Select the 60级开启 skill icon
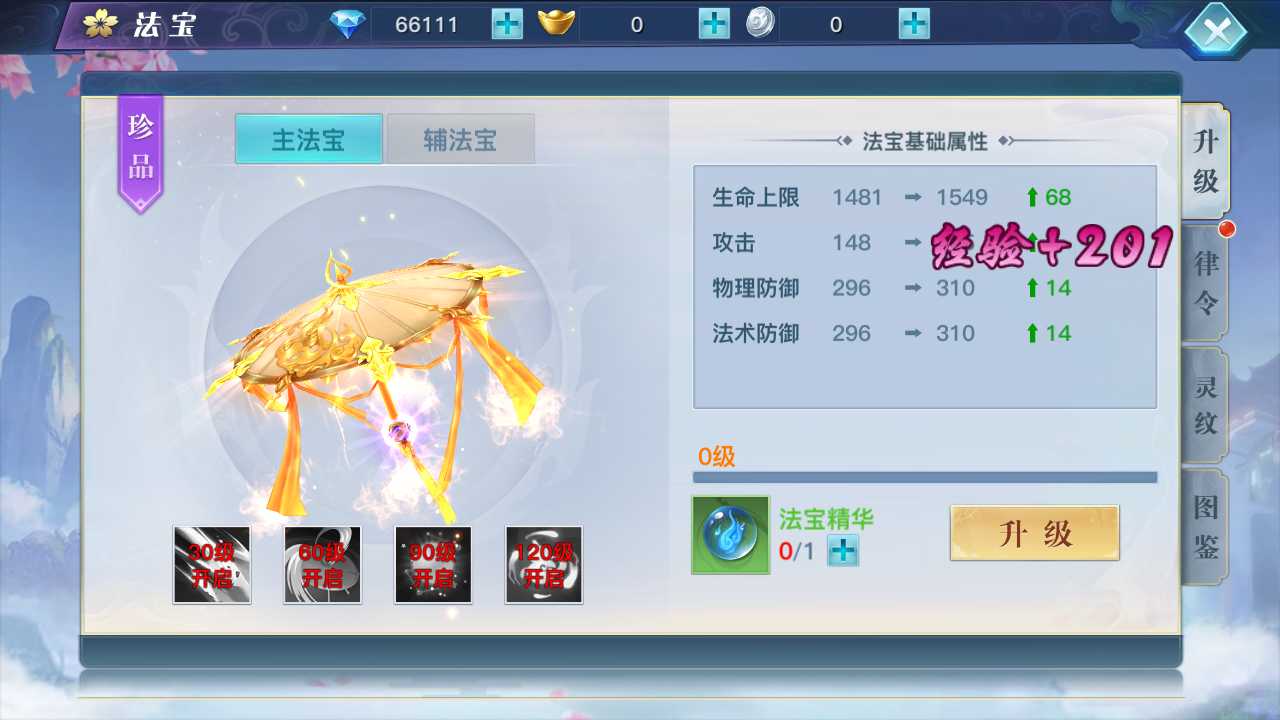The width and height of the screenshot is (1280, 720). [322, 565]
